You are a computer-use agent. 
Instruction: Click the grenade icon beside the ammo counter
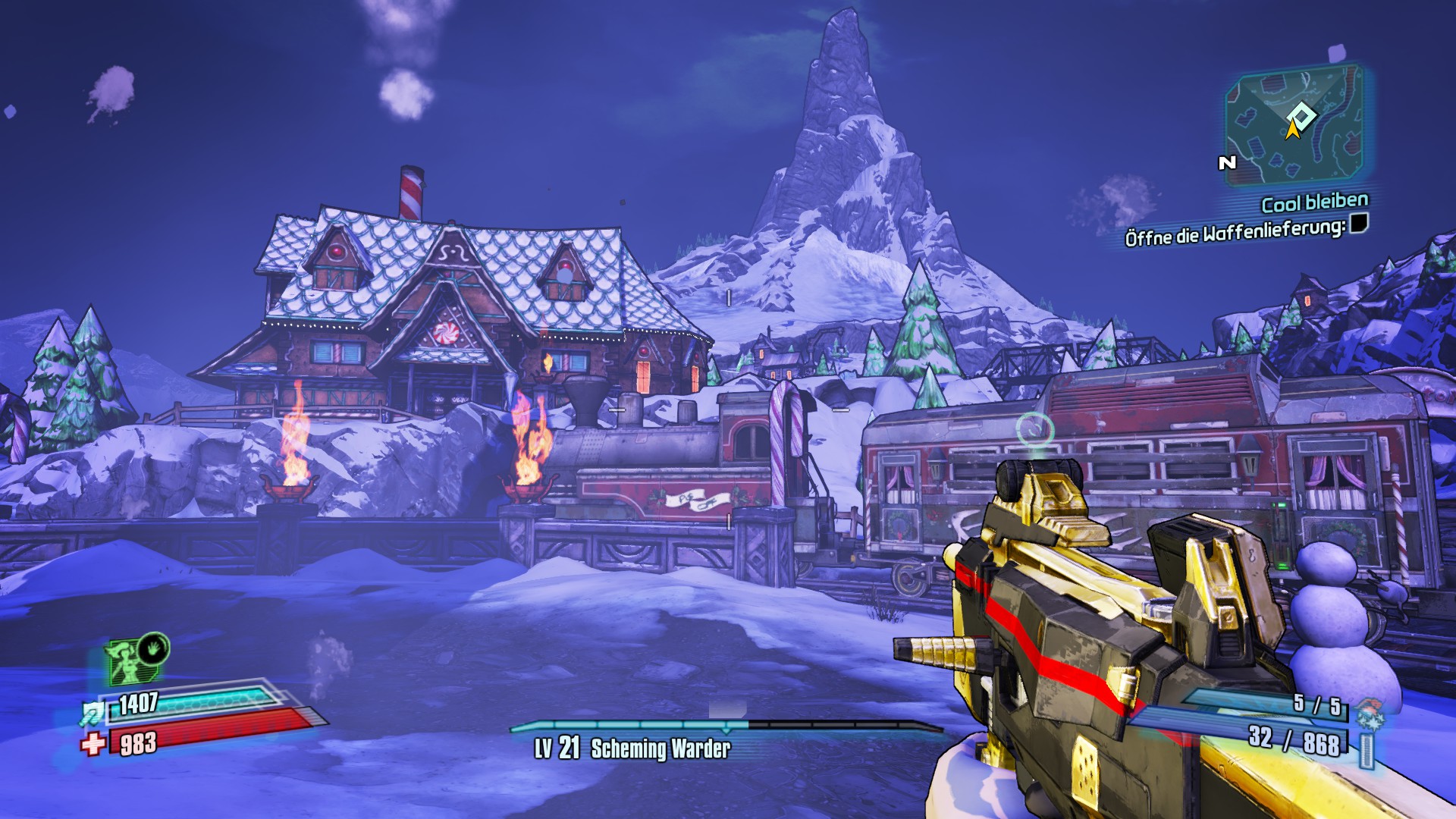tap(1370, 714)
